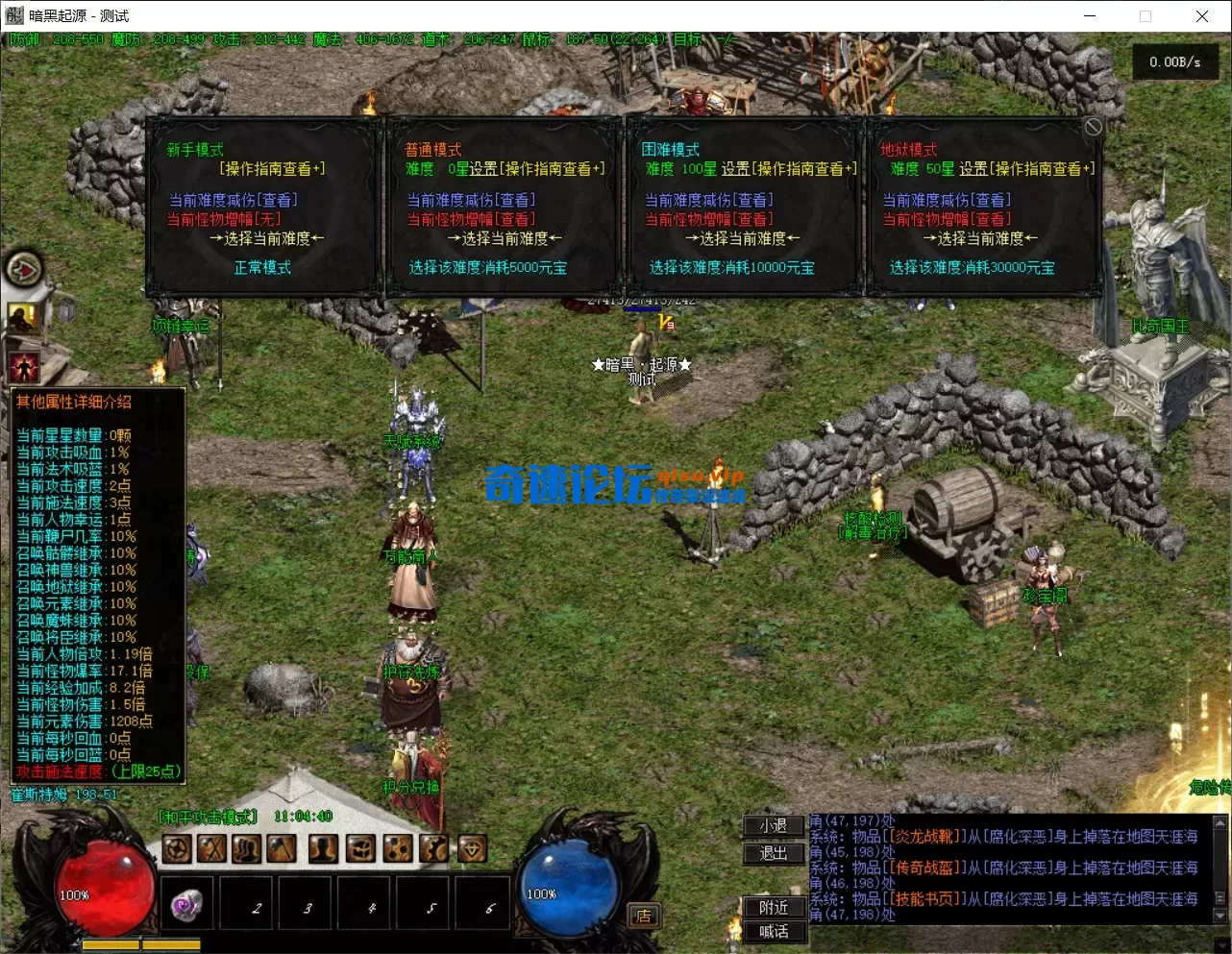Screen dimensions: 1232x954
Task: Click the 退出 exit button
Action: click(x=773, y=853)
